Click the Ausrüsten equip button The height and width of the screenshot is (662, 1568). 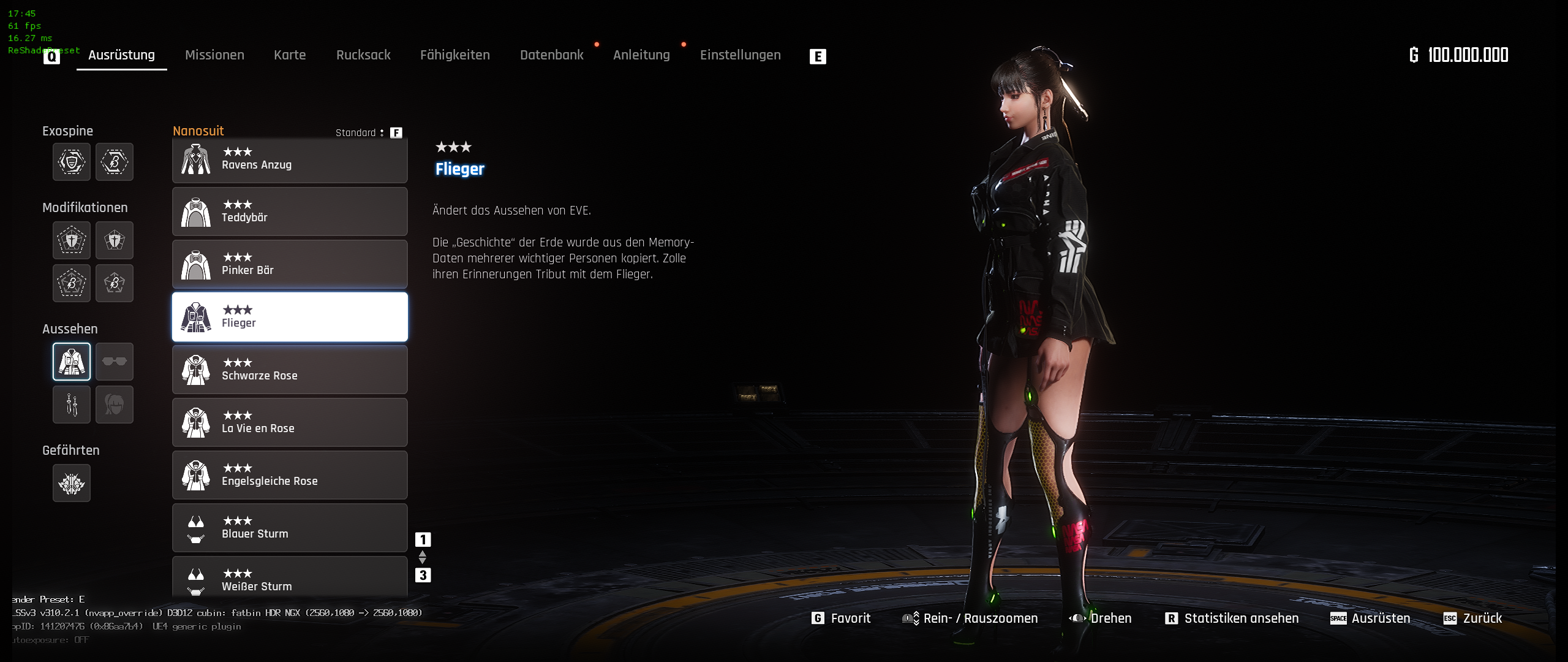coord(1370,618)
